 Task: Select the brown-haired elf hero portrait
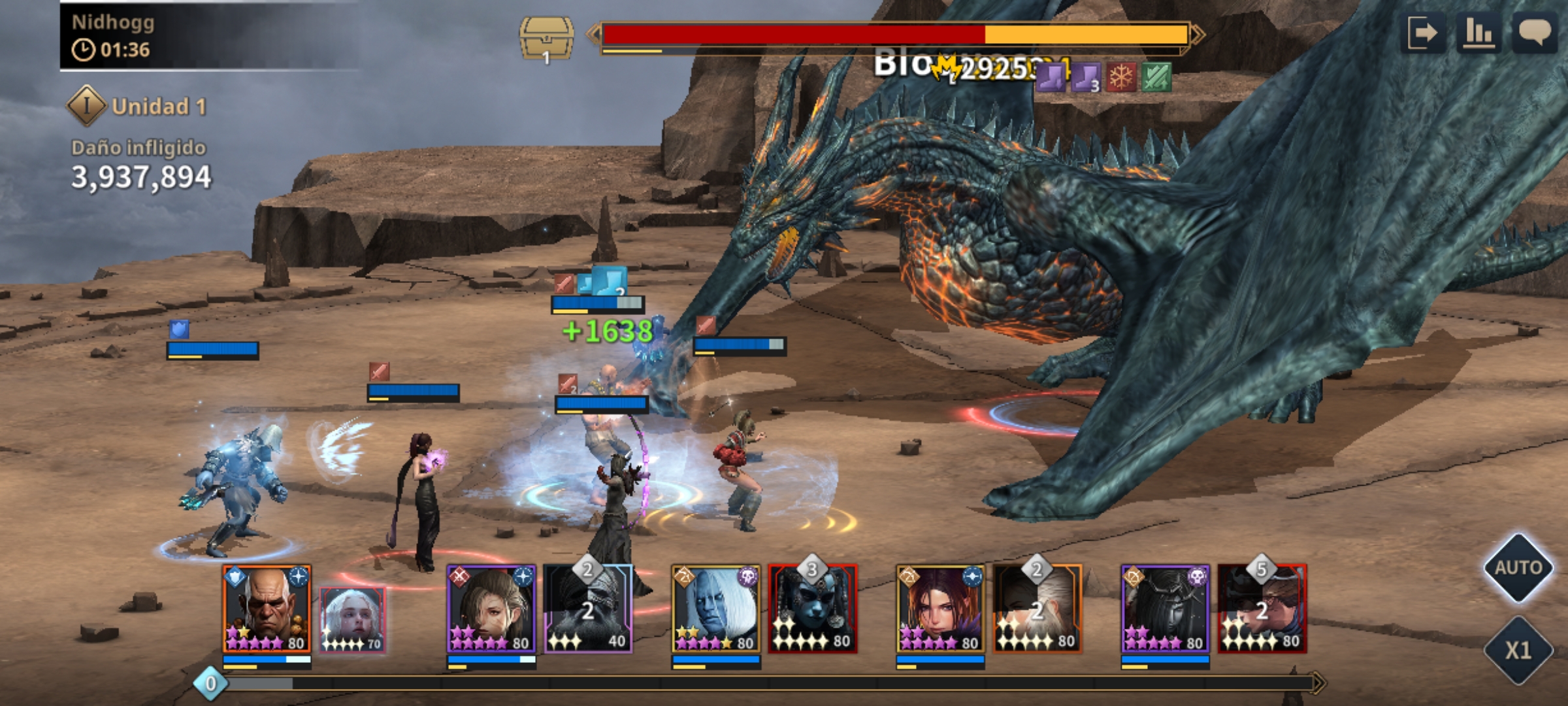click(x=491, y=609)
